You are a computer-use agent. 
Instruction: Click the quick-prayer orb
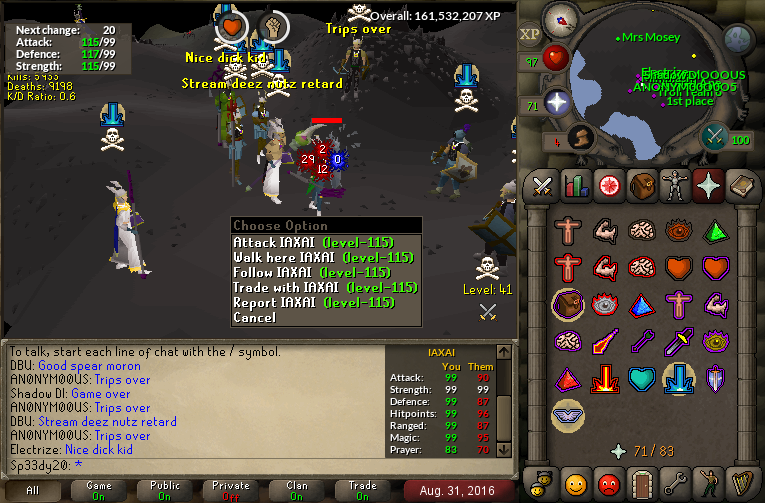tap(555, 103)
